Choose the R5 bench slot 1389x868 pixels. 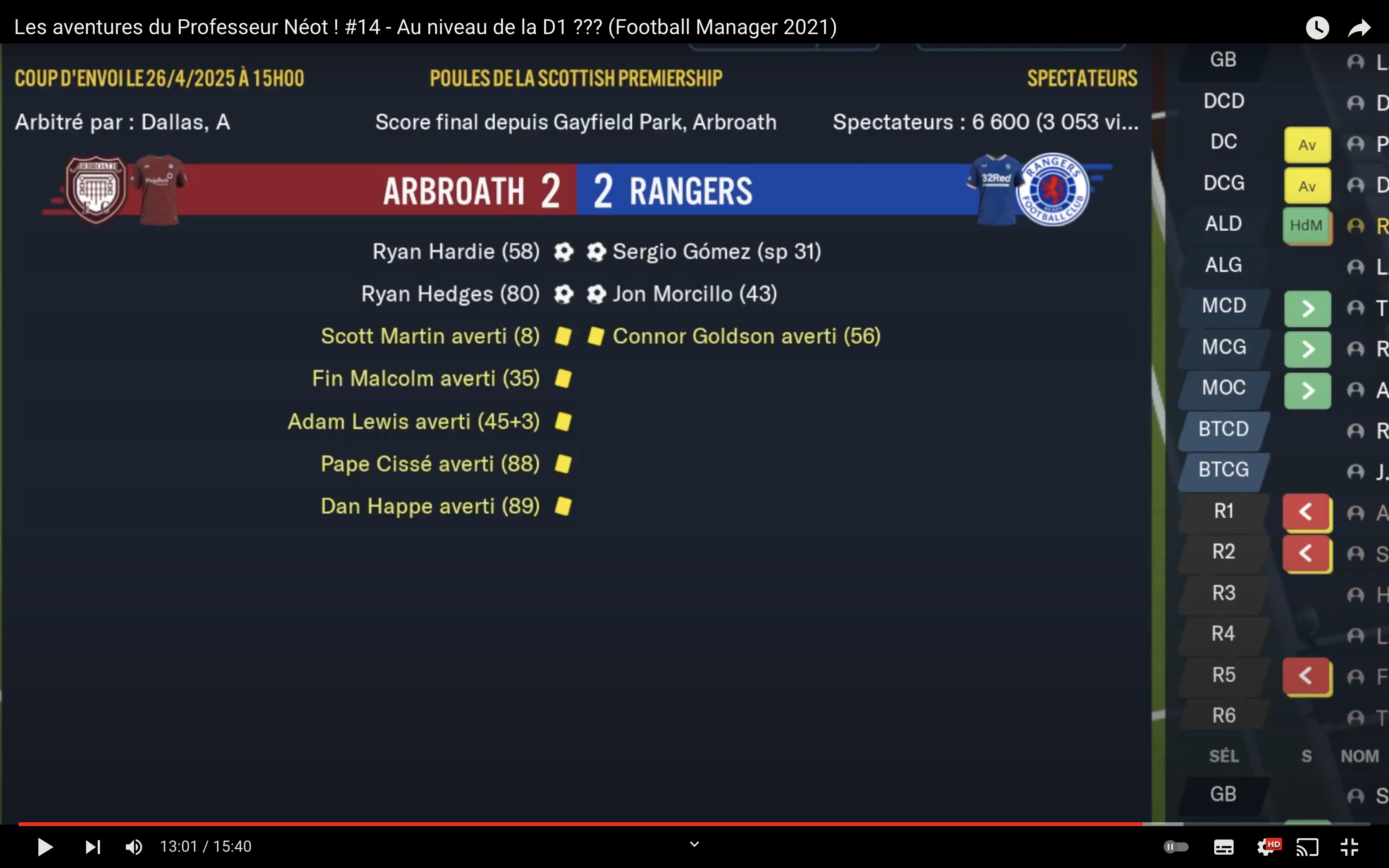(x=1223, y=675)
